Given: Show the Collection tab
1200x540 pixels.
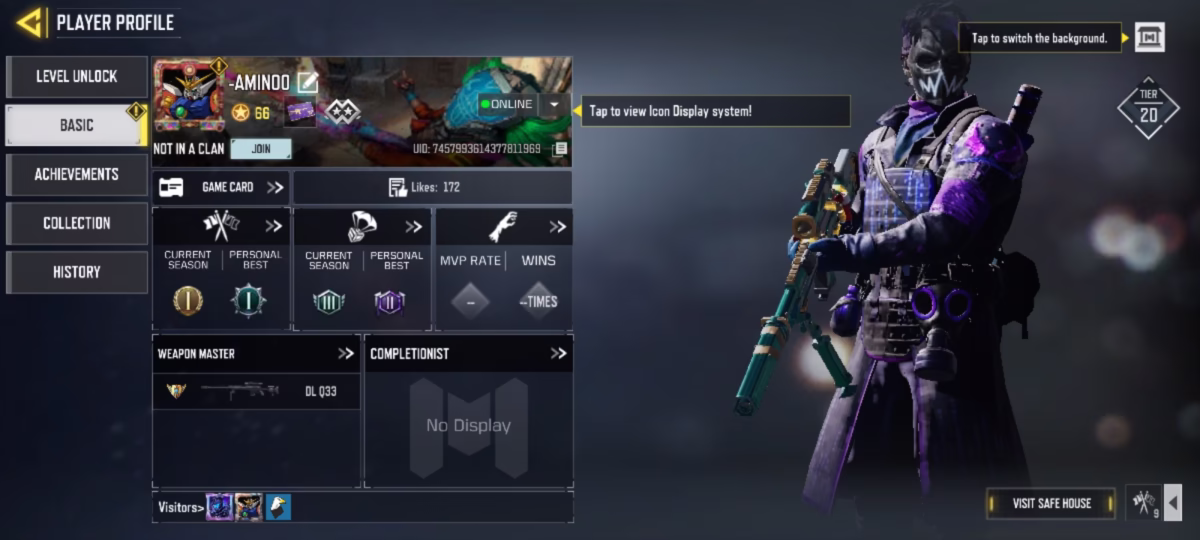Looking at the screenshot, I should [x=76, y=223].
